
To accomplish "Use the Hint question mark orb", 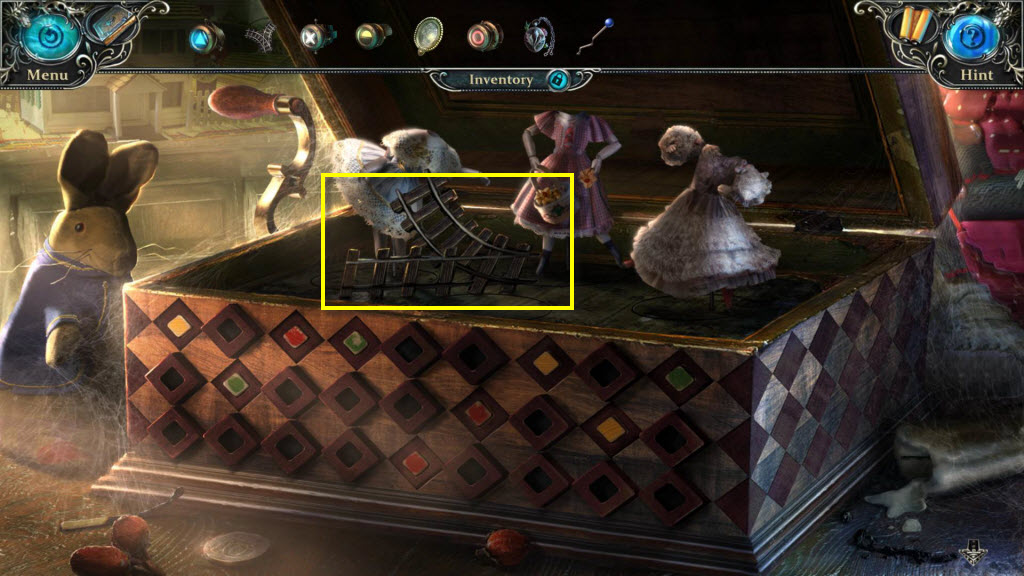I will [970, 35].
